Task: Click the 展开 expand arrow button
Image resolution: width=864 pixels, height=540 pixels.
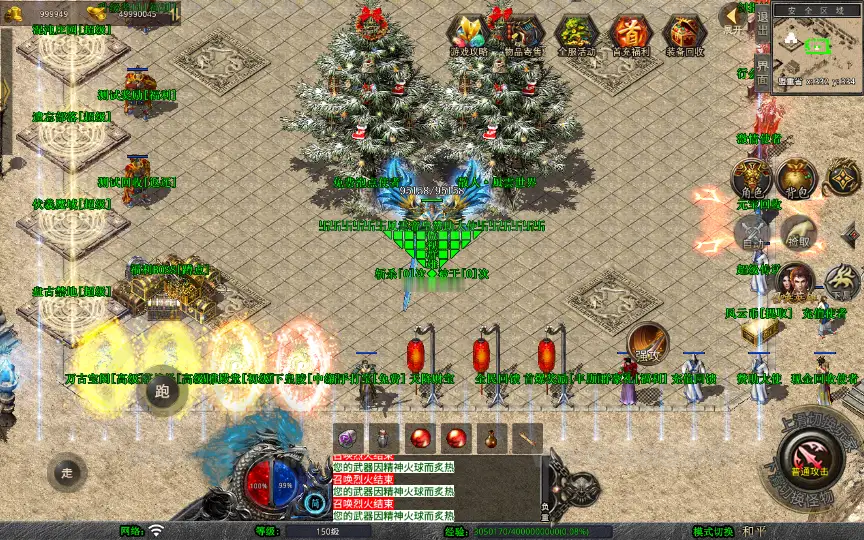Action: (x=733, y=17)
